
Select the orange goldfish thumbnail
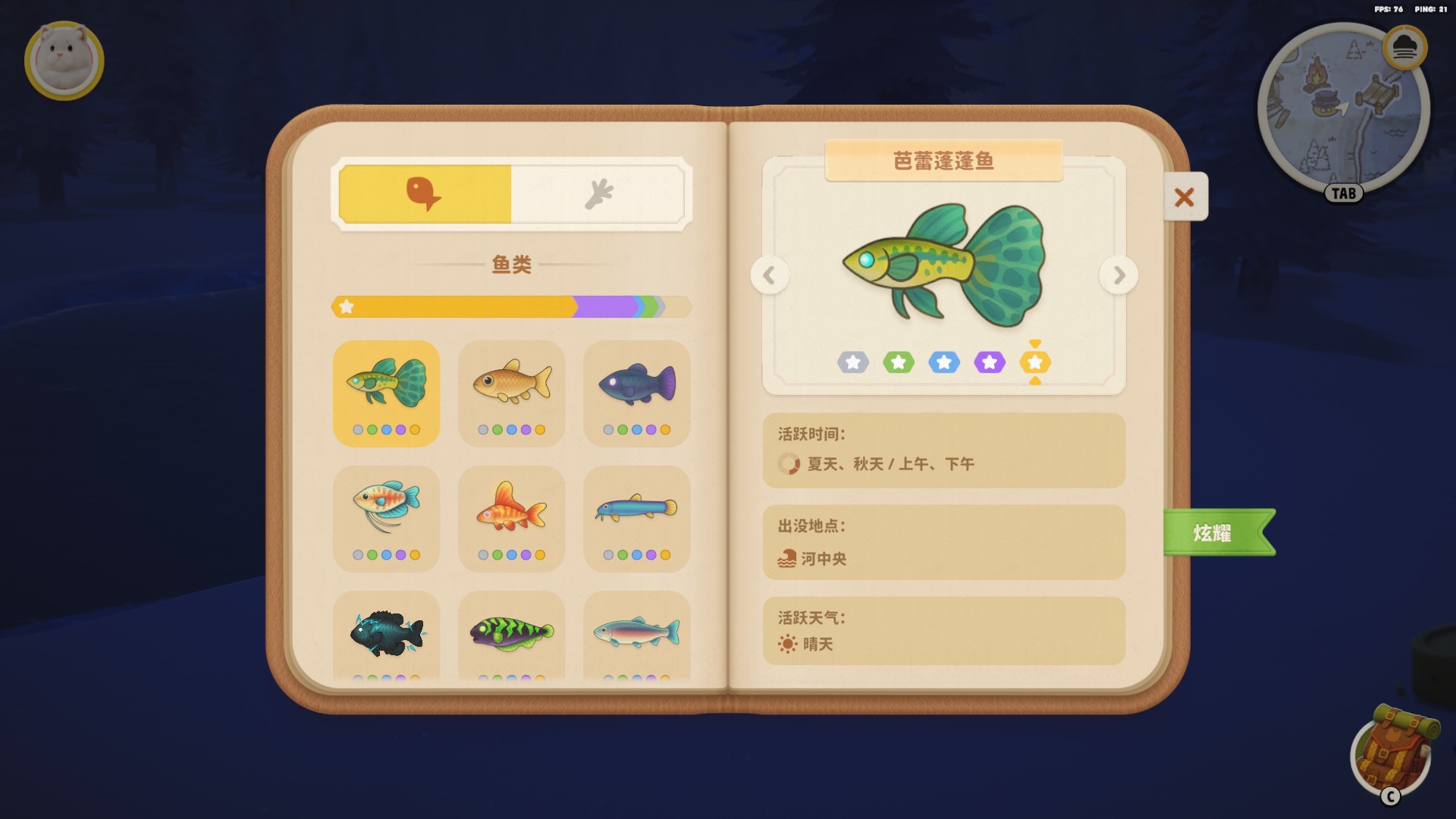[511, 393]
